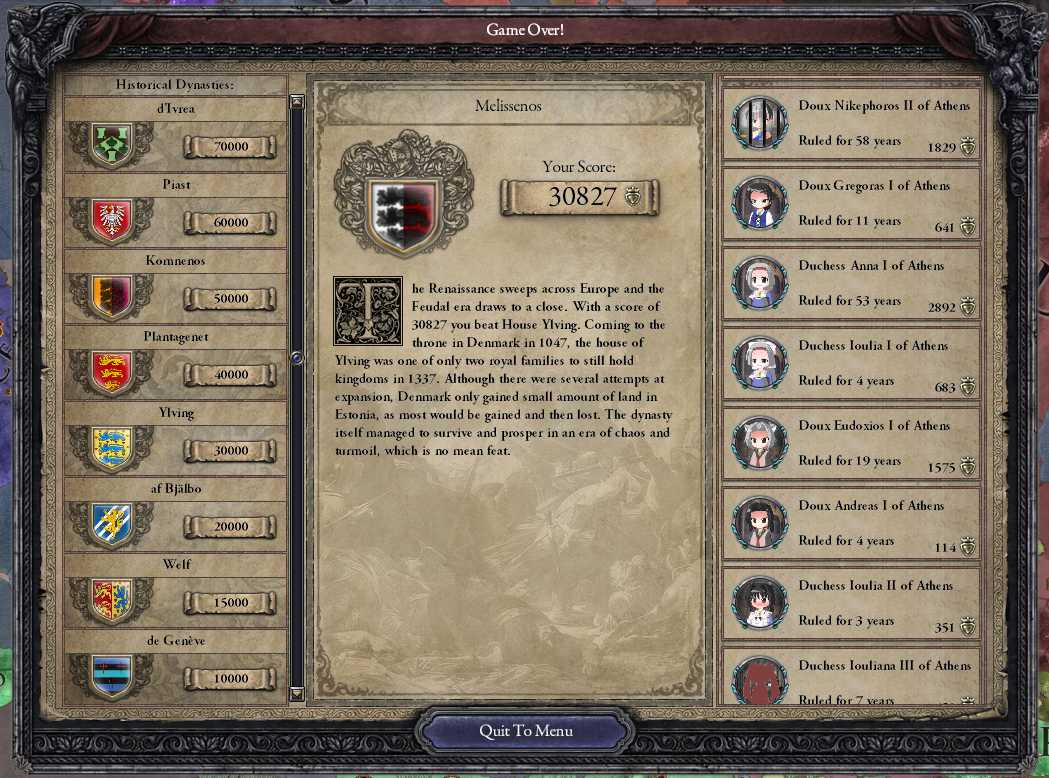This screenshot has height=778, width=1049.
Task: Choose the de Genève dynasty entry
Action: point(176,667)
